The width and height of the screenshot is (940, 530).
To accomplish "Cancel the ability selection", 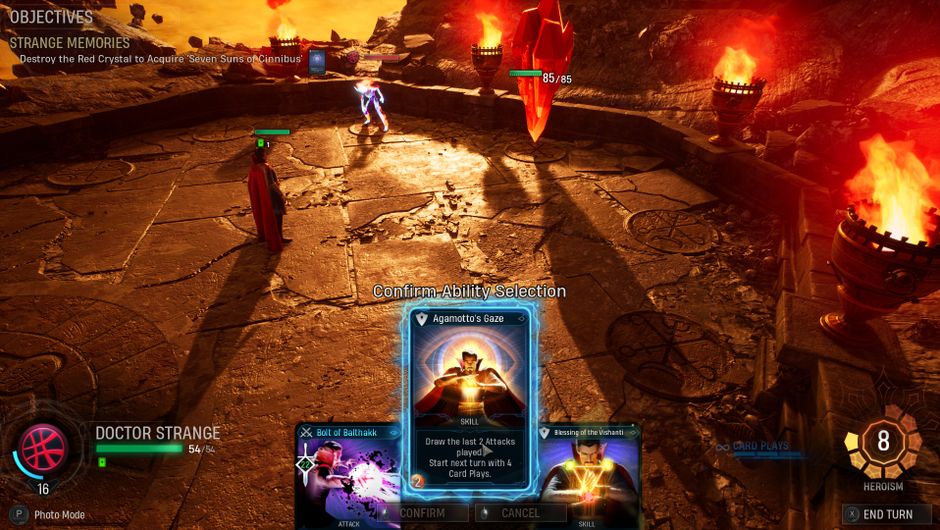I will point(519,513).
